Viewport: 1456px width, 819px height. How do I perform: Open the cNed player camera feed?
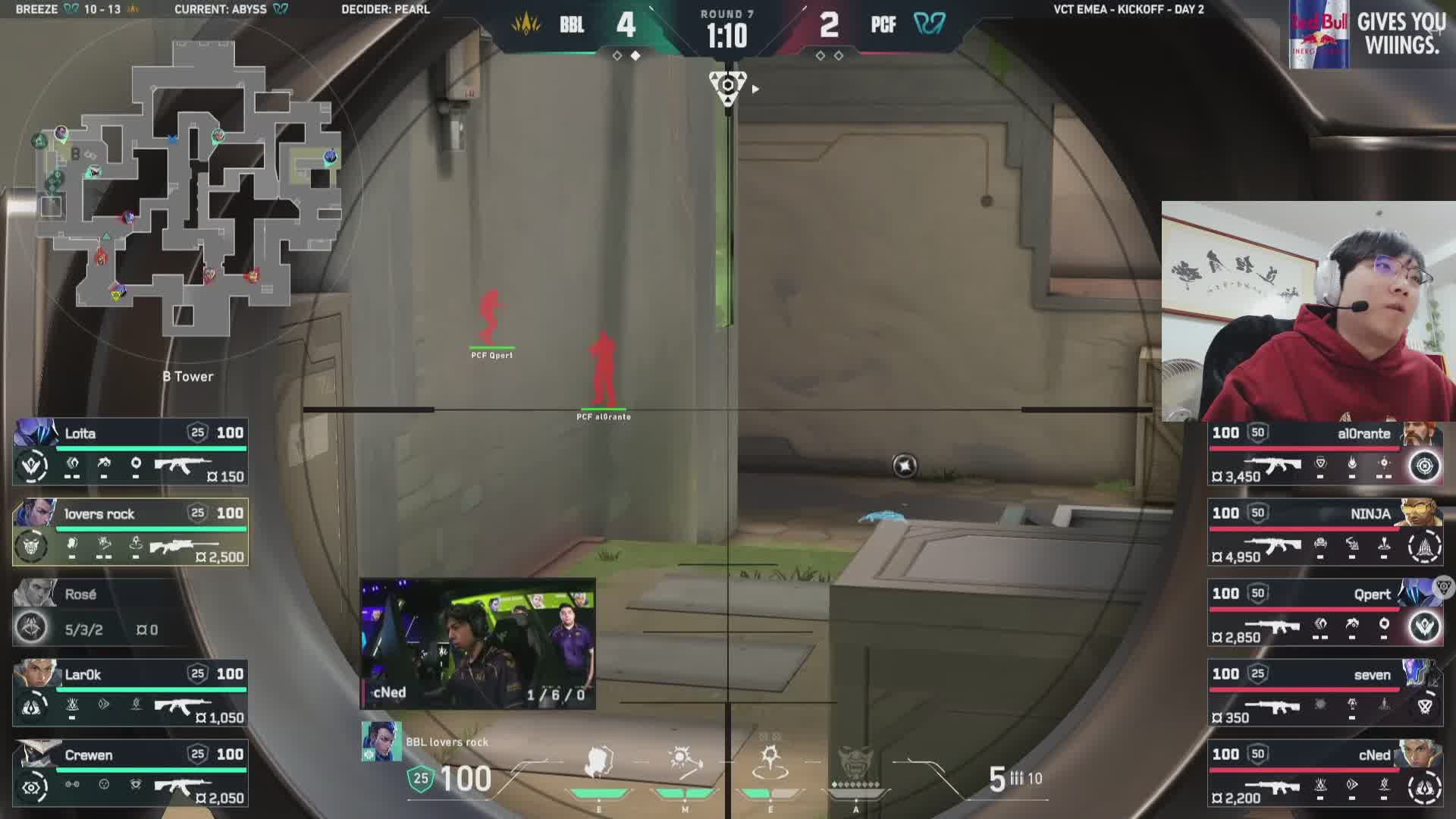click(x=478, y=644)
